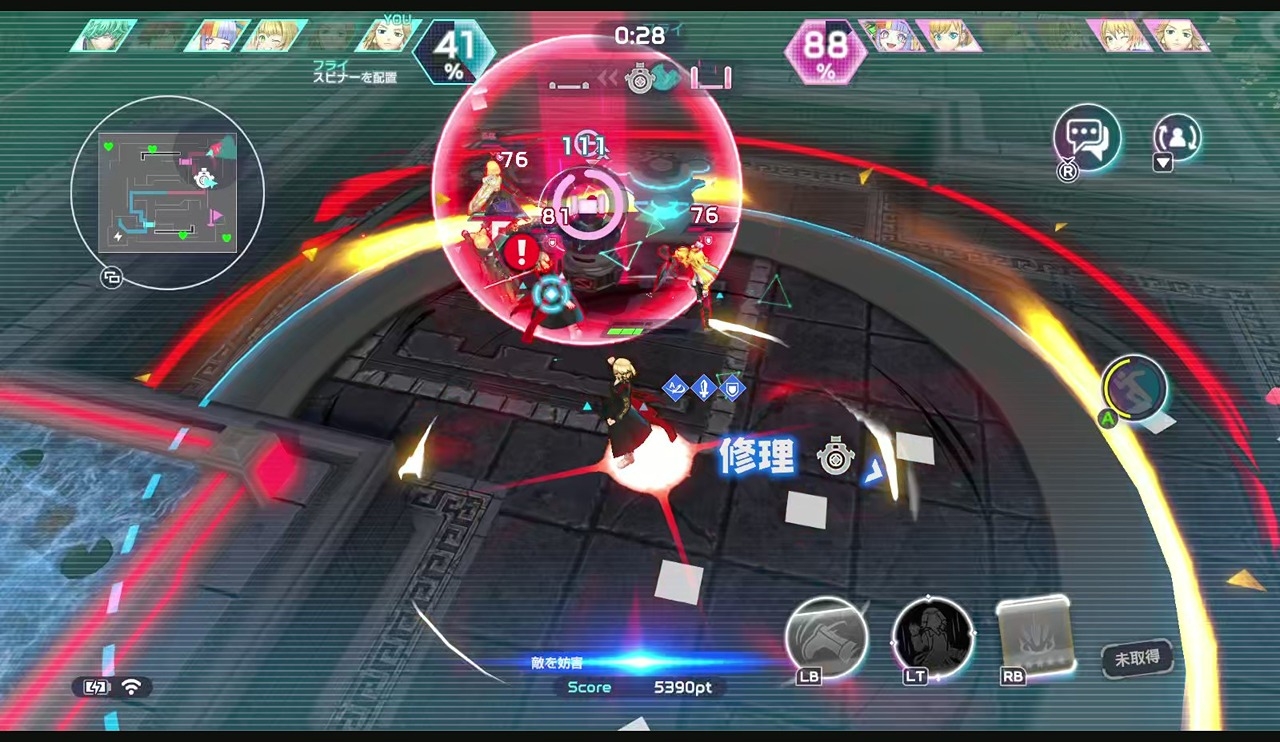1280x742 pixels.
Task: Select your own character portrait marked YOU
Action: 387,36
